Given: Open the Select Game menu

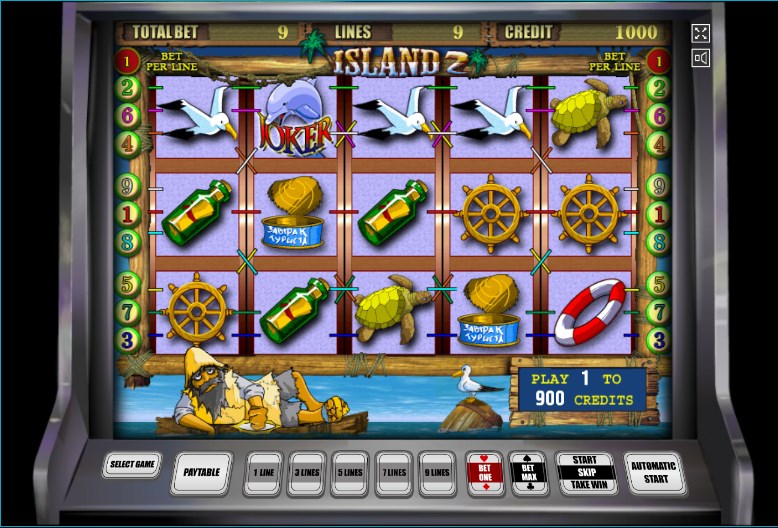Looking at the screenshot, I should [131, 465].
